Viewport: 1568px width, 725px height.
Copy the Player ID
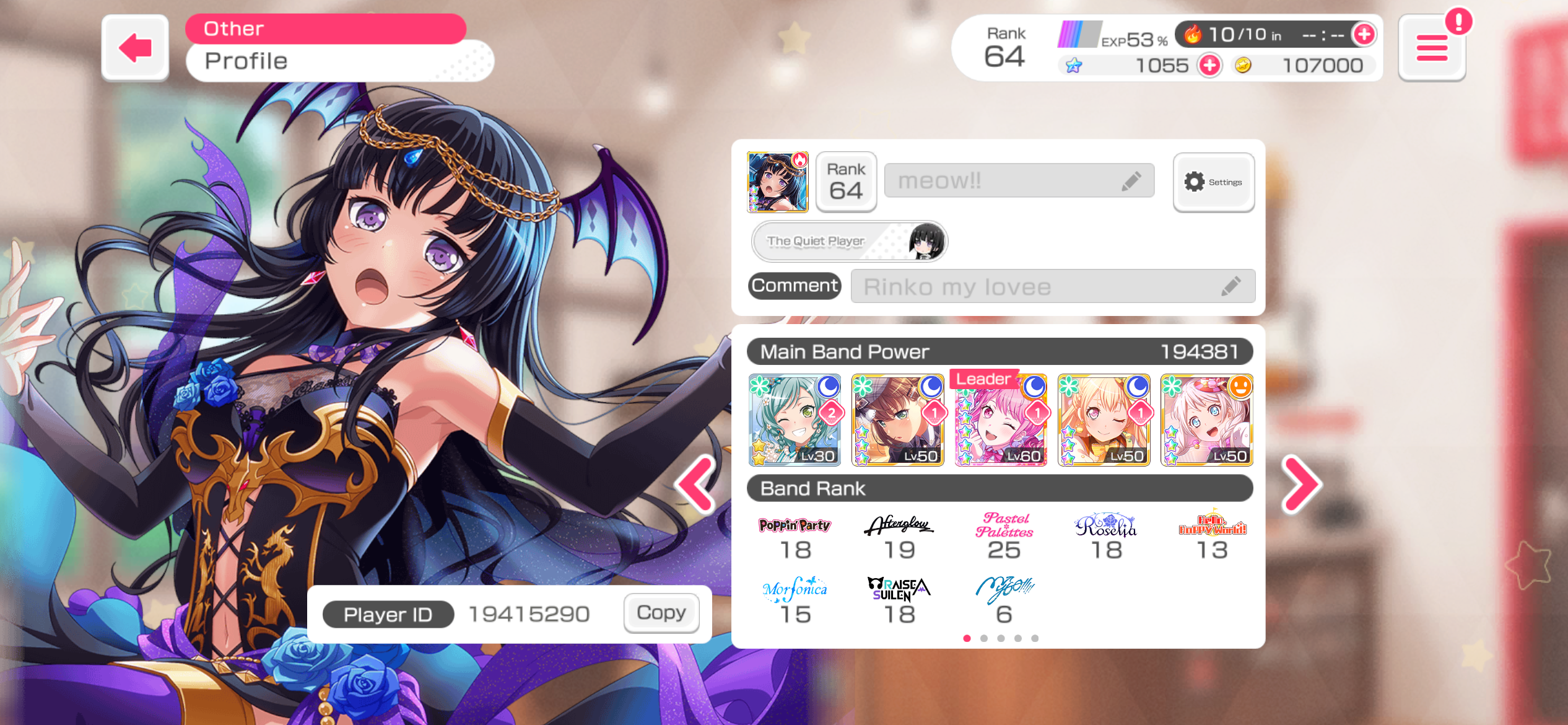click(661, 613)
